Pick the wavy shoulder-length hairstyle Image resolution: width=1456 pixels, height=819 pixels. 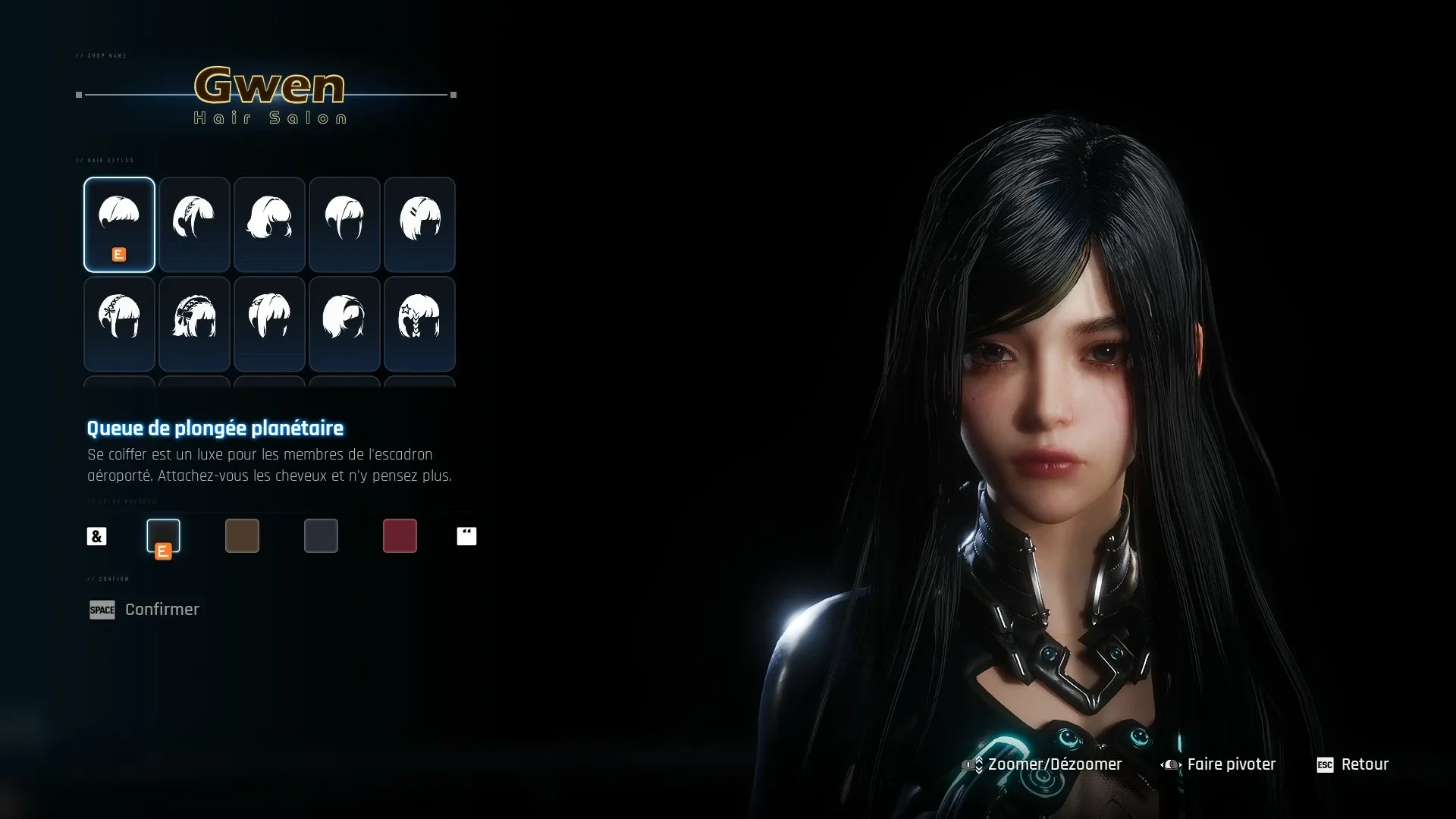[269, 224]
